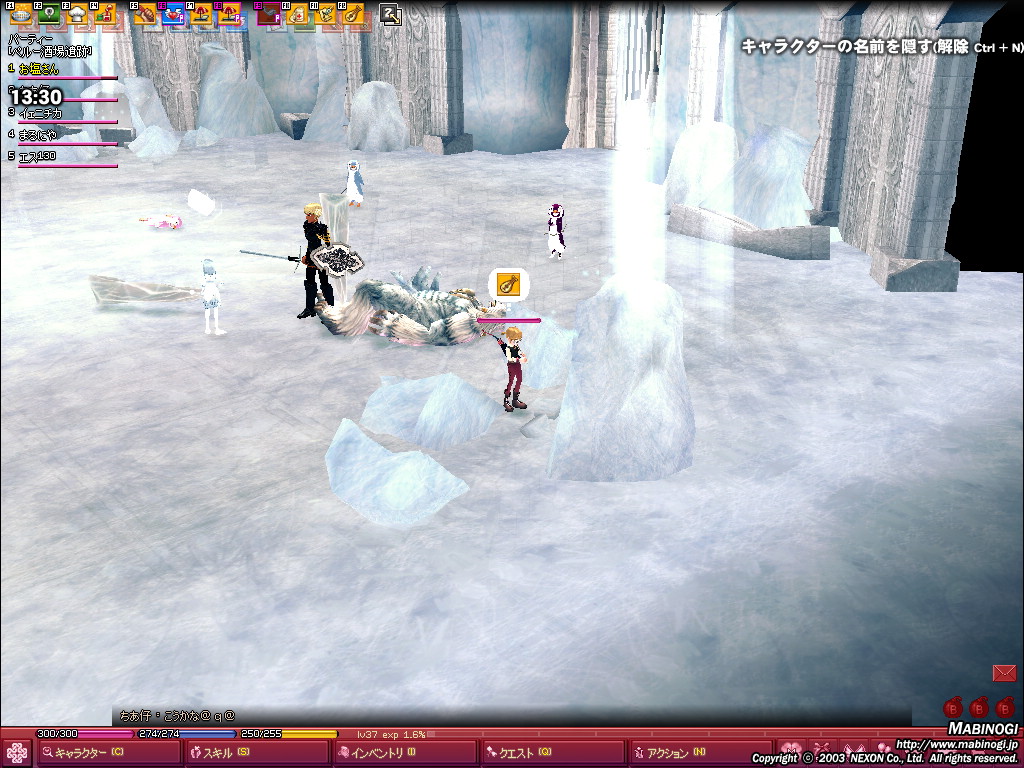This screenshot has height=768, width=1024.
Task: Click the main menu knot button
Action: click(17, 752)
